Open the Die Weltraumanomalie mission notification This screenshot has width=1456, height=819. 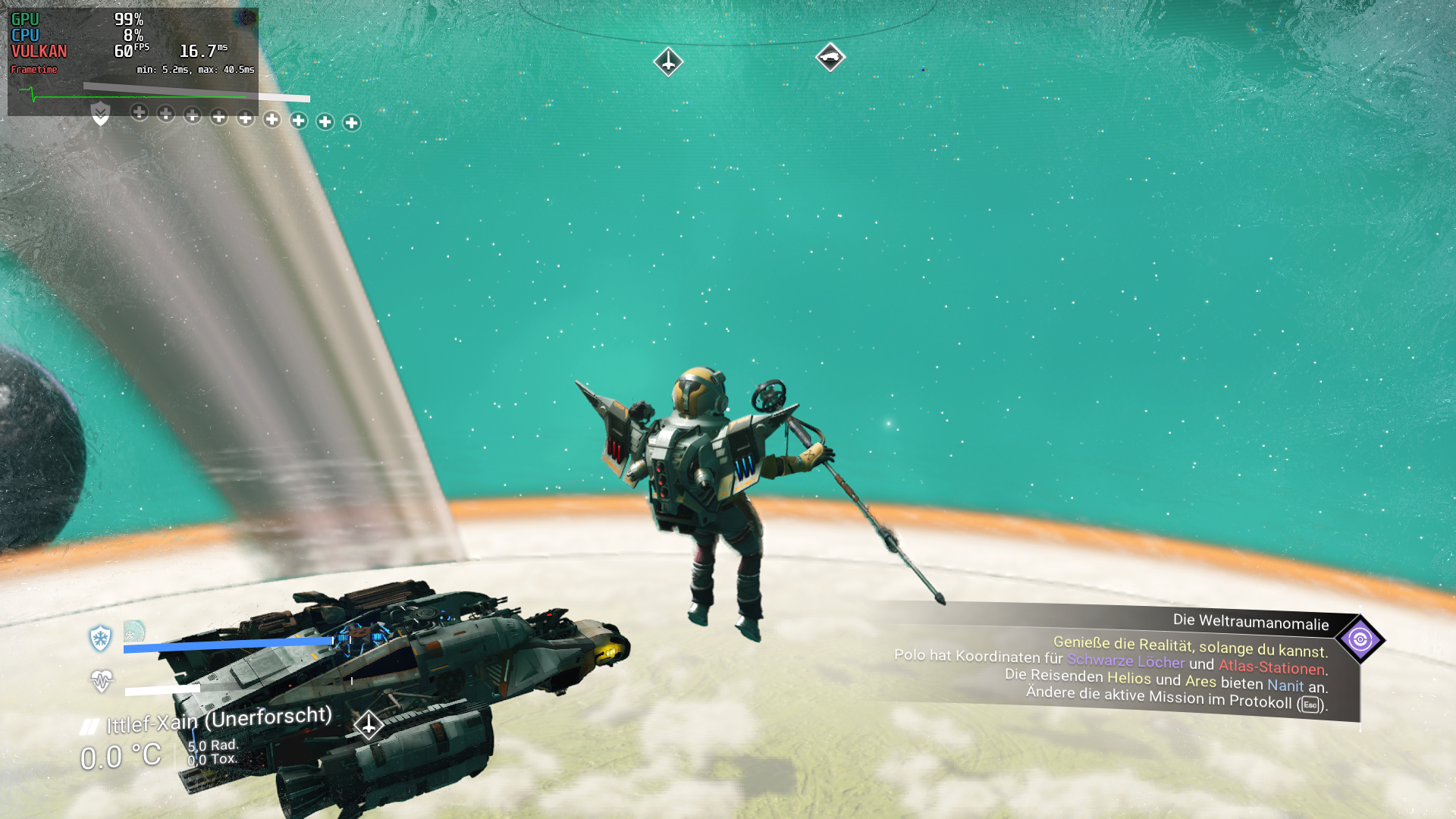pos(1250,623)
